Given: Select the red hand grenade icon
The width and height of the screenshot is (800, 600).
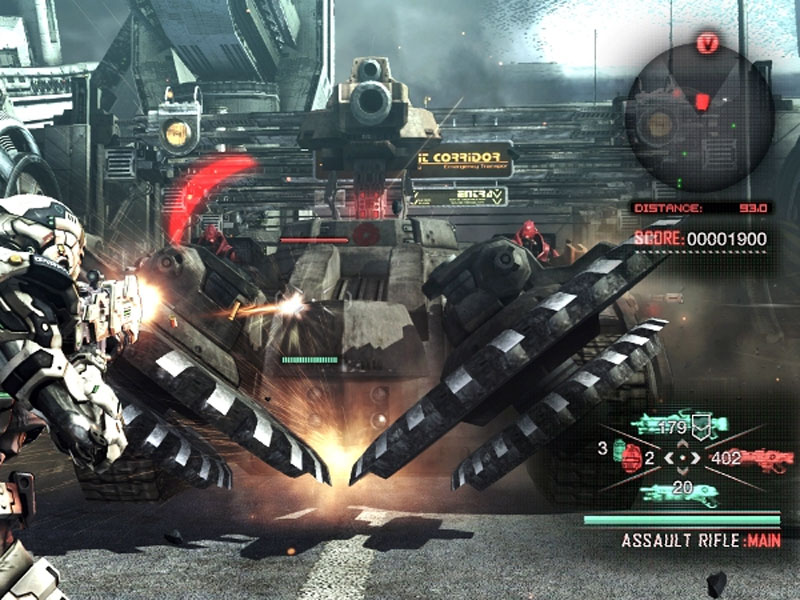Looking at the screenshot, I should coord(628,455).
